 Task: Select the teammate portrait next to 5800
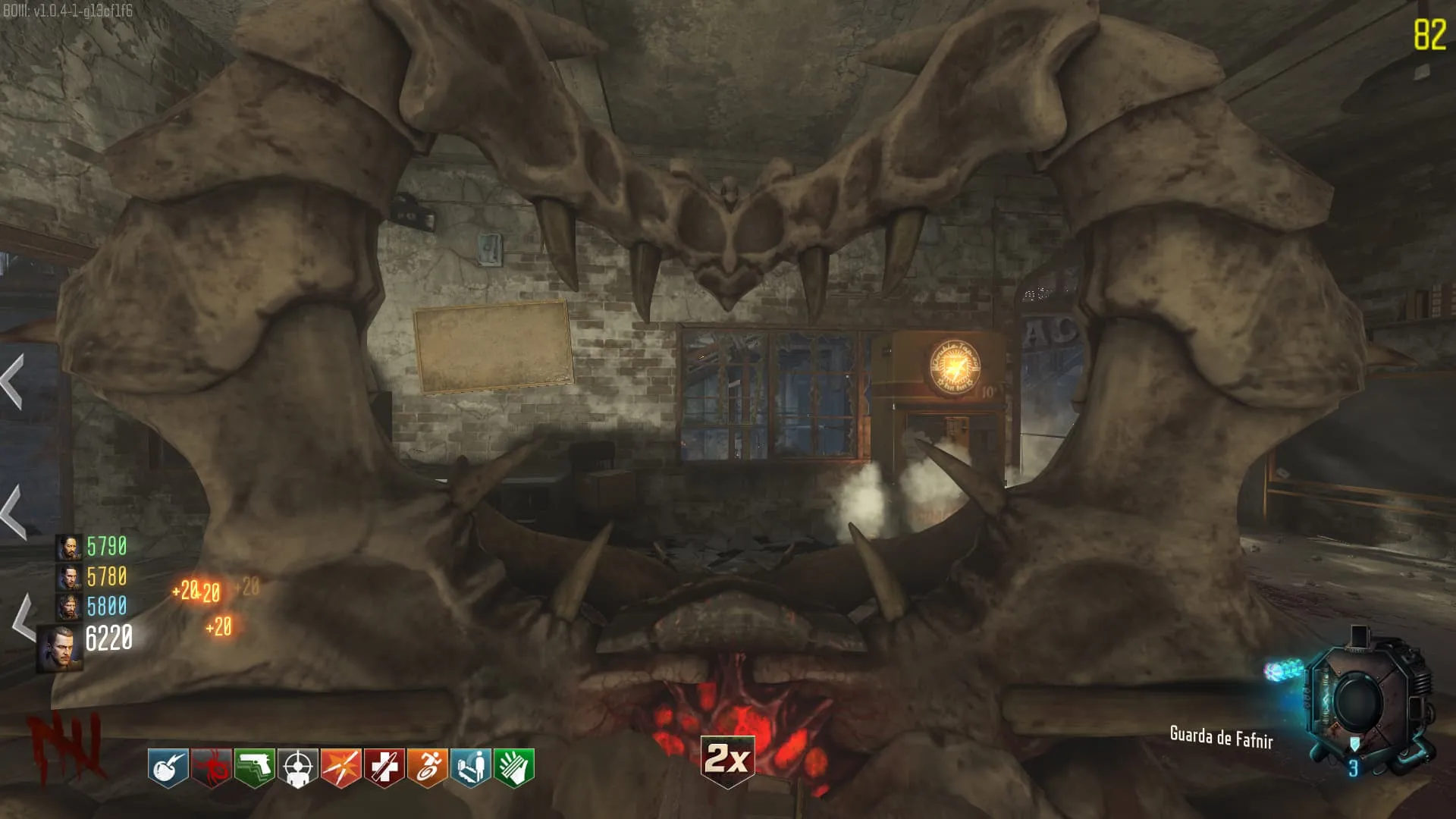point(69,607)
